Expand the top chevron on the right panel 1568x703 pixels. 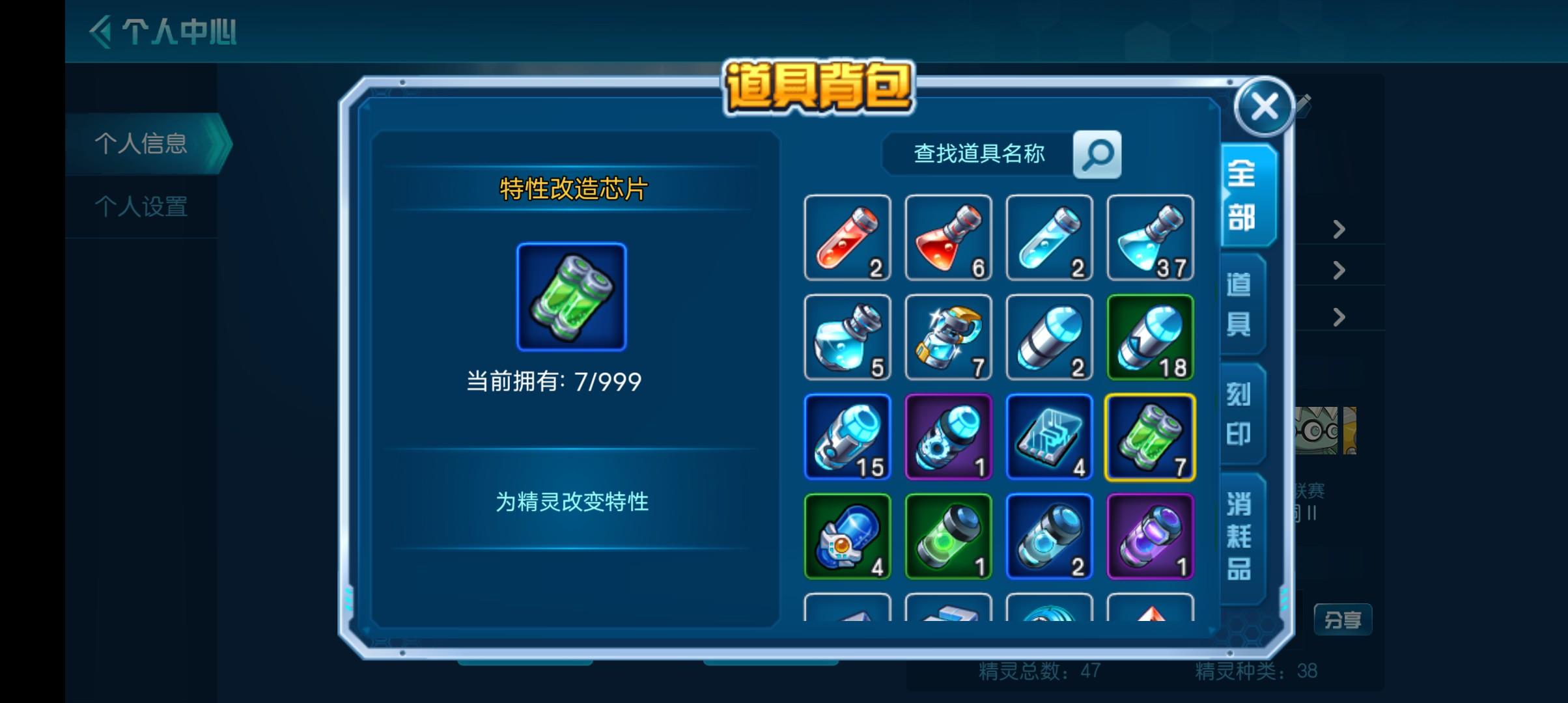pos(1338,229)
